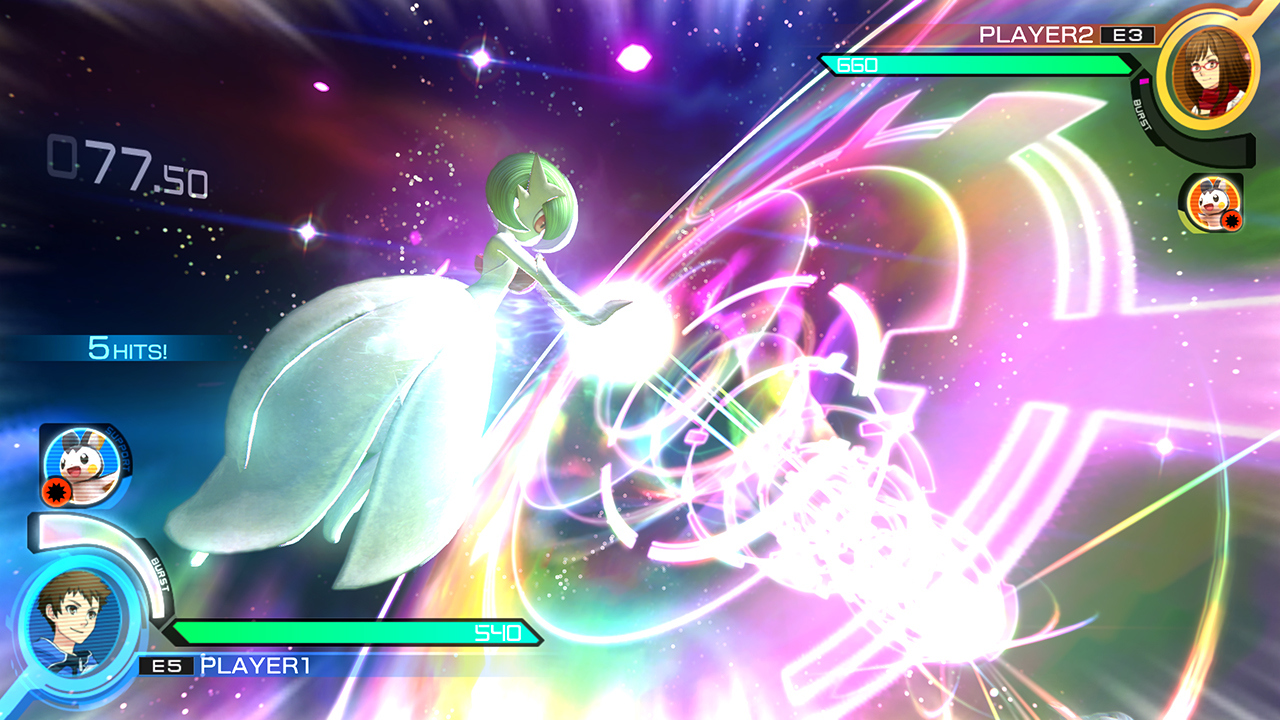The height and width of the screenshot is (720, 1280).
Task: Collapse the Support label on Player1's gauge
Action: (120, 450)
